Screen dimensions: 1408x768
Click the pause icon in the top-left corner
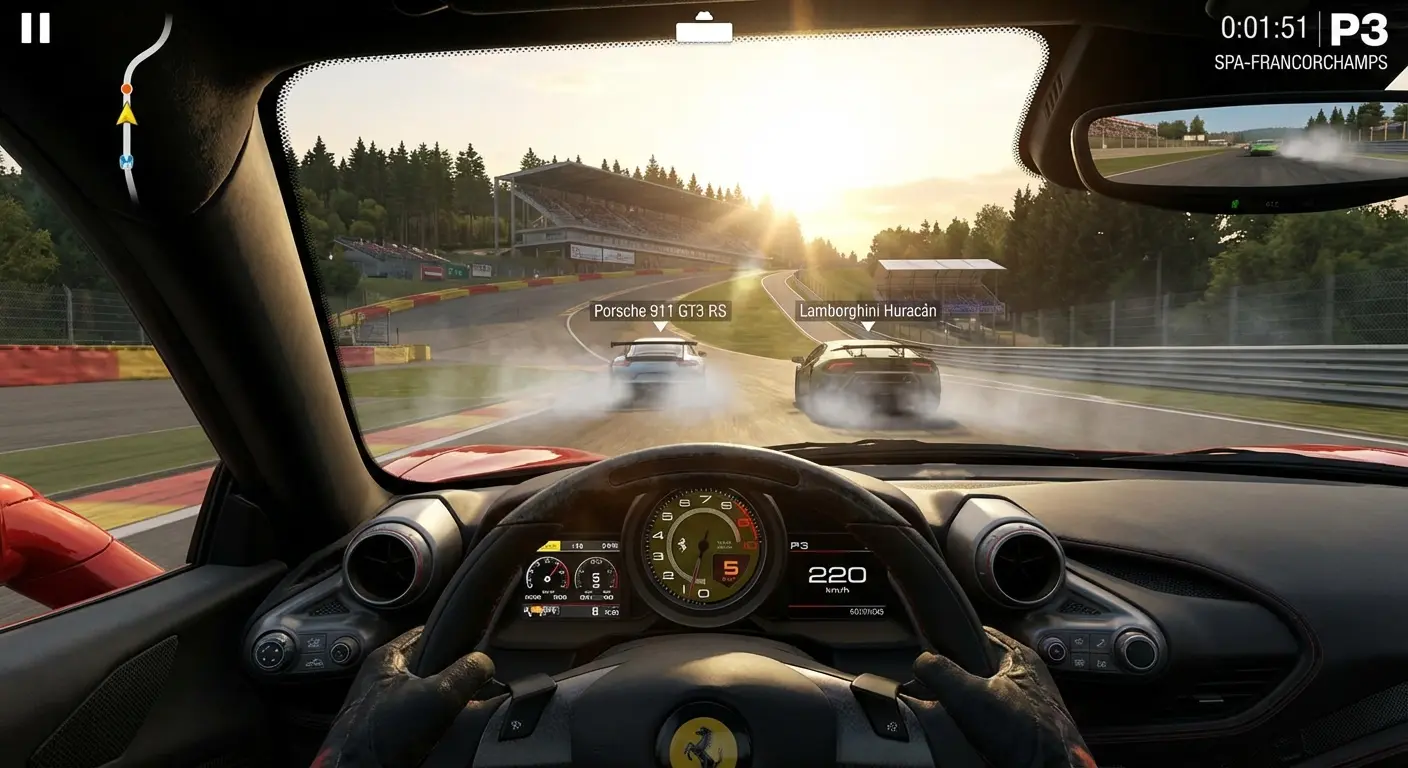38,29
